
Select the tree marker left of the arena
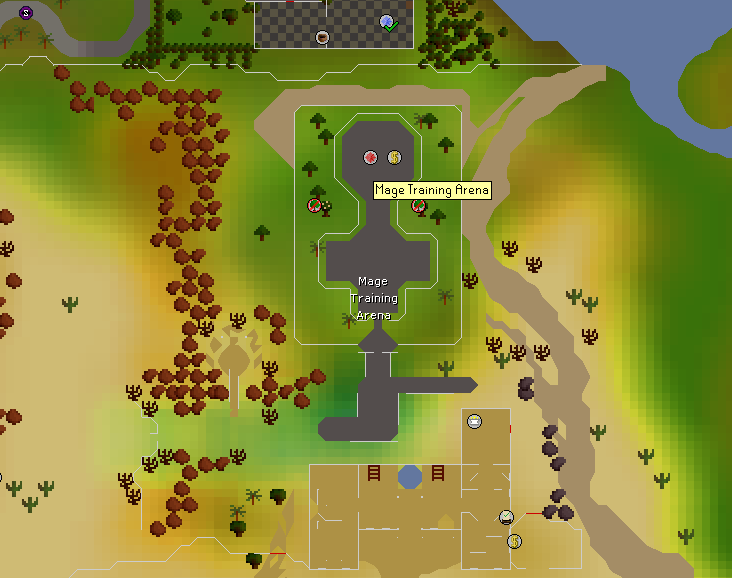pyautogui.click(x=316, y=206)
